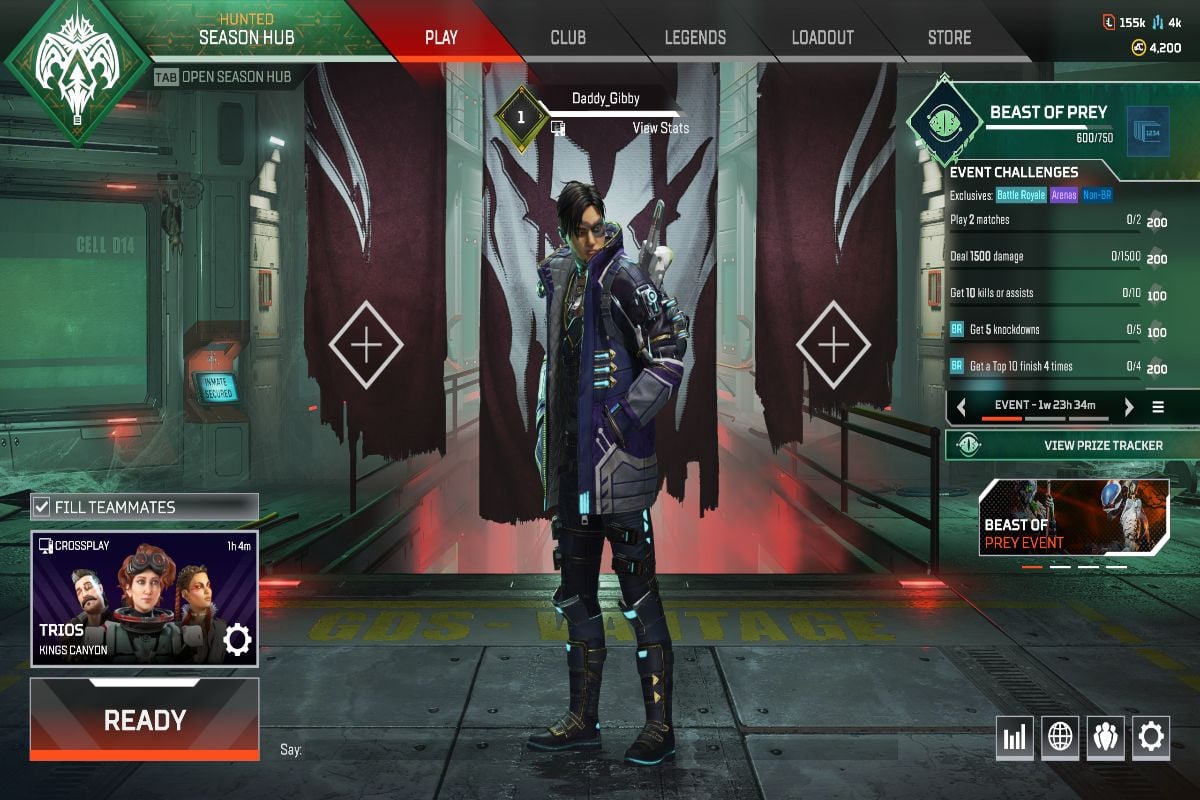
Task: Open the globe icon menu
Action: (x=1060, y=738)
